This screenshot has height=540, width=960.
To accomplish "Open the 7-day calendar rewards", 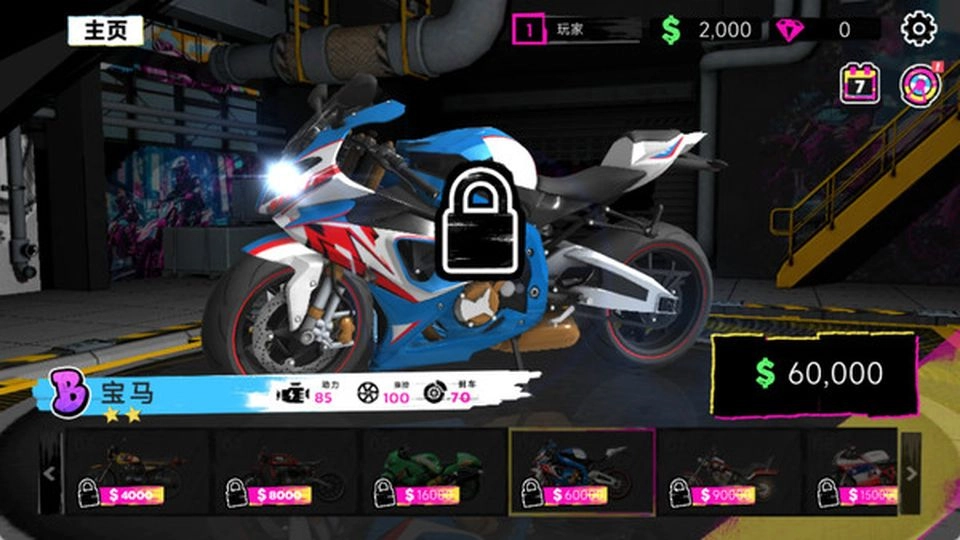I will [x=859, y=84].
